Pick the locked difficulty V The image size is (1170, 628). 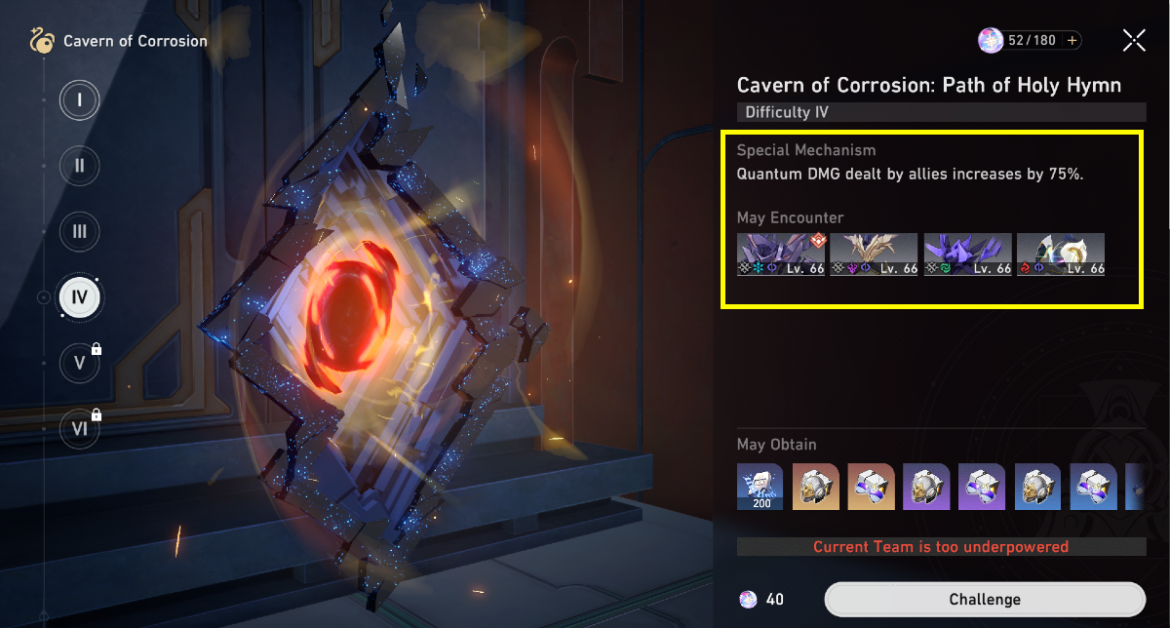point(79,362)
